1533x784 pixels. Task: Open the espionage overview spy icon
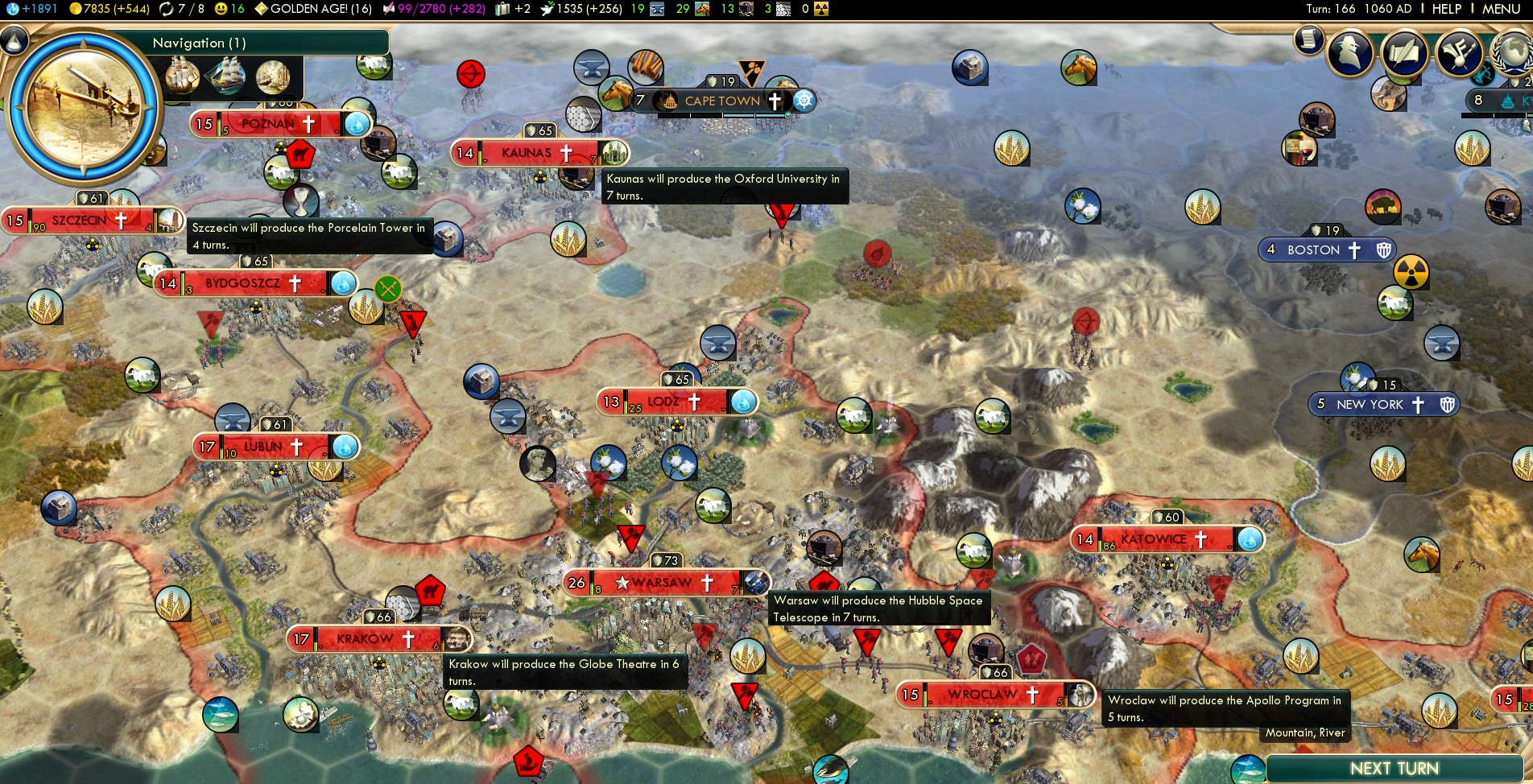pos(1350,53)
